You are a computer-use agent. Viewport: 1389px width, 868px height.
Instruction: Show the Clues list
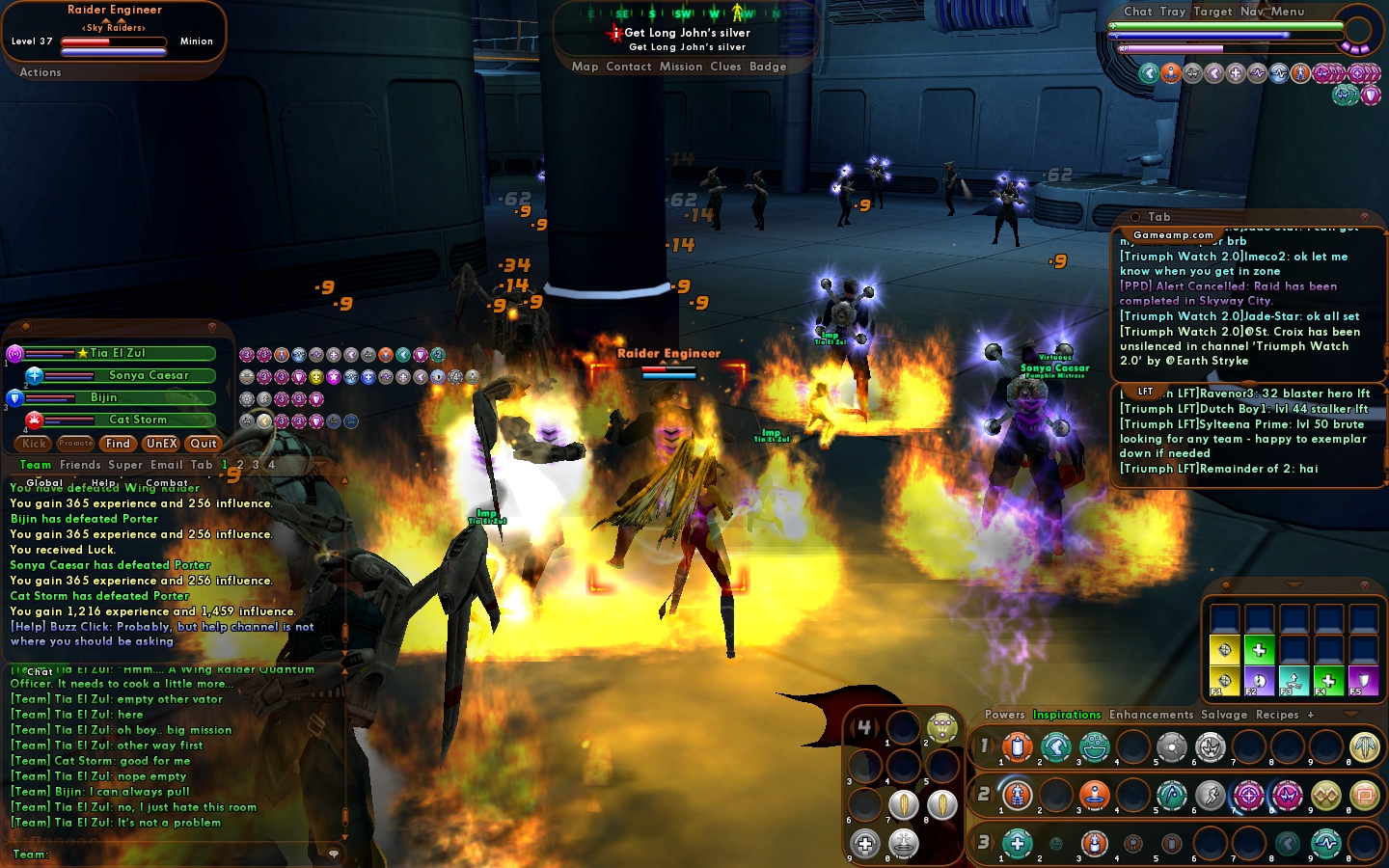(725, 67)
